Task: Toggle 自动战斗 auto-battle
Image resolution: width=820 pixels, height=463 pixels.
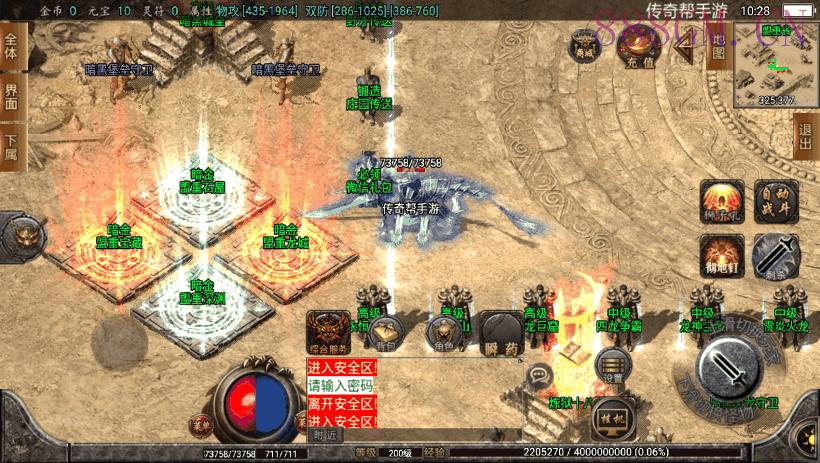Action: tap(775, 199)
